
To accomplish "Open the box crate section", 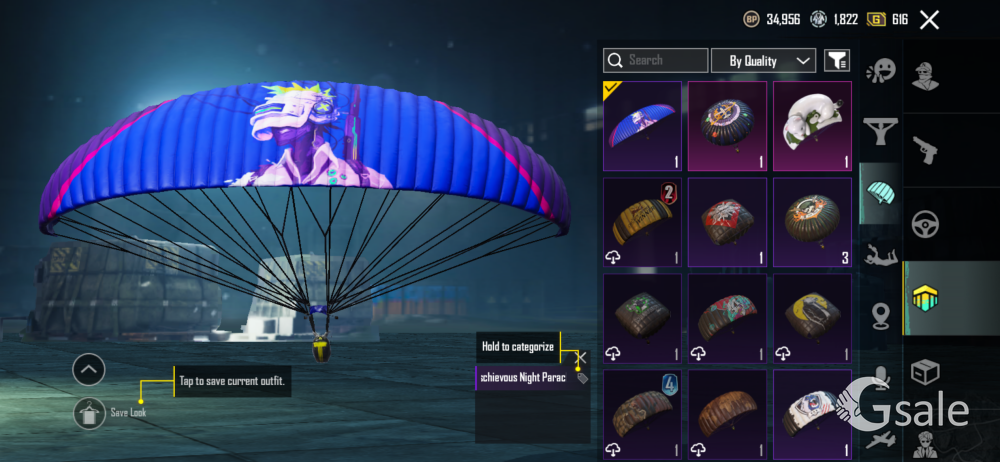I will [925, 371].
